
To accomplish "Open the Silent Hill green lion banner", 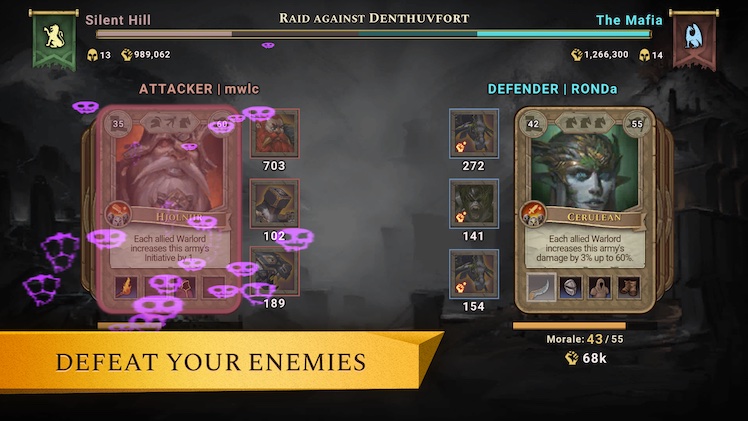I will (x=53, y=41).
